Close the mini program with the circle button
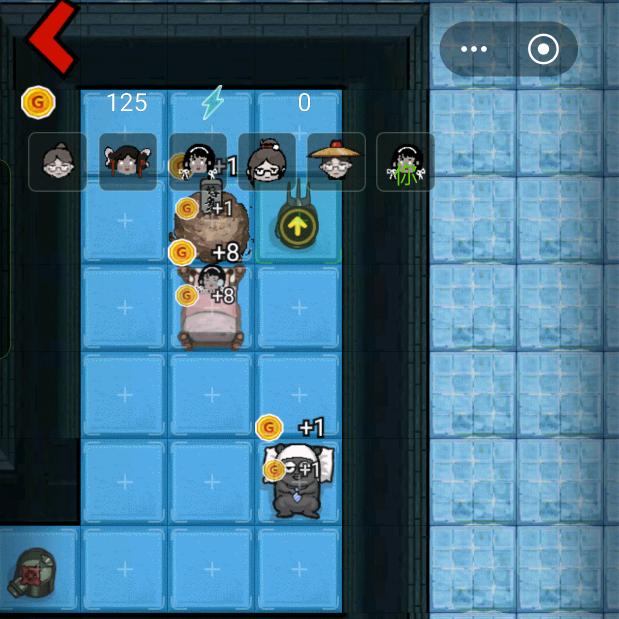The image size is (619, 619). 543,50
